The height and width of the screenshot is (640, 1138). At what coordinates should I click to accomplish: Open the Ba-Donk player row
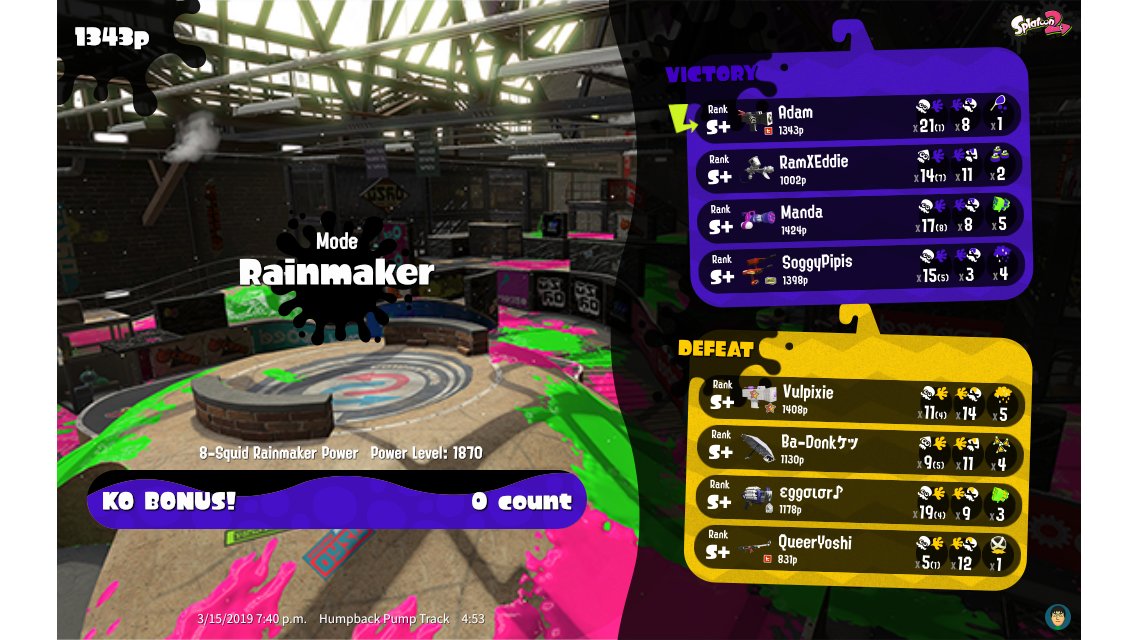click(x=860, y=450)
